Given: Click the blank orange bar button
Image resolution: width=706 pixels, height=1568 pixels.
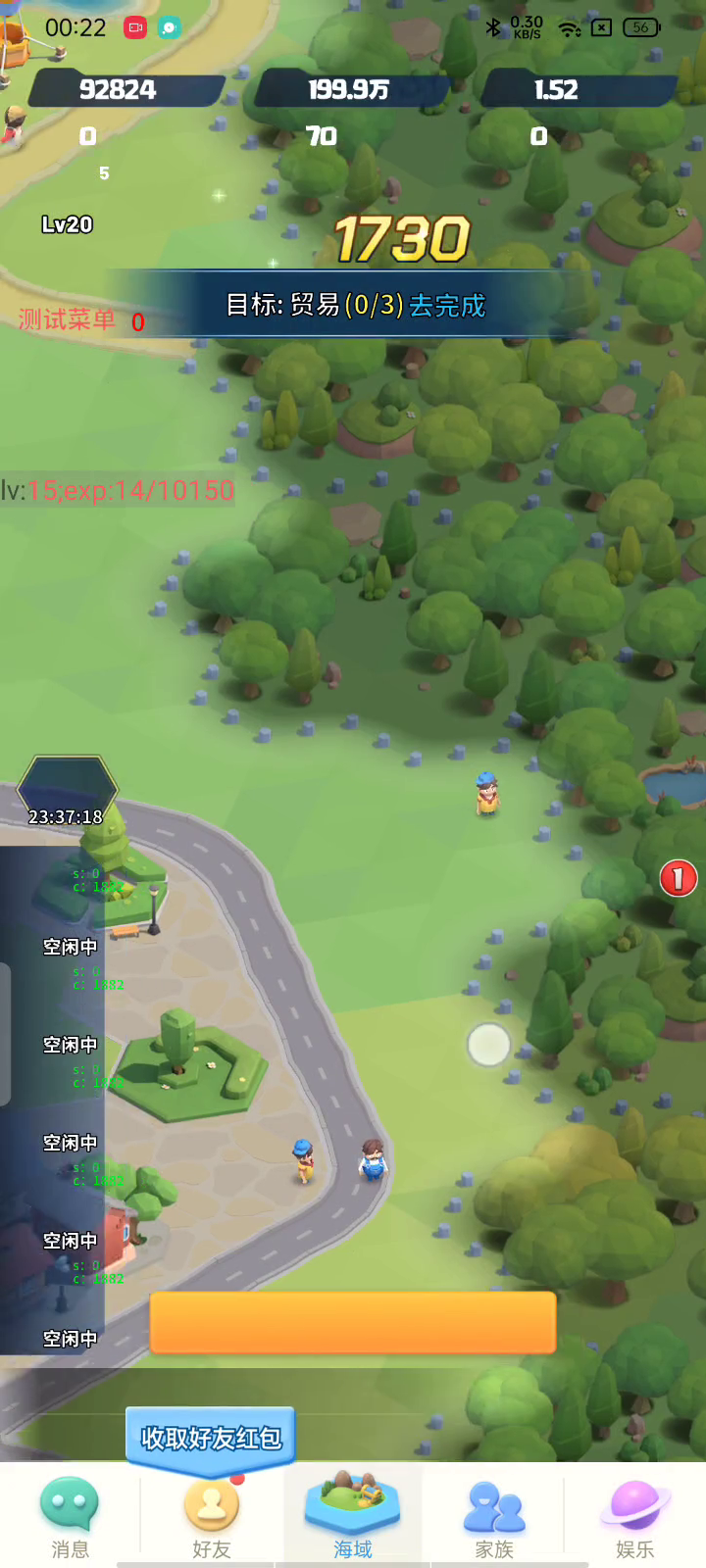Looking at the screenshot, I should 353,1322.
